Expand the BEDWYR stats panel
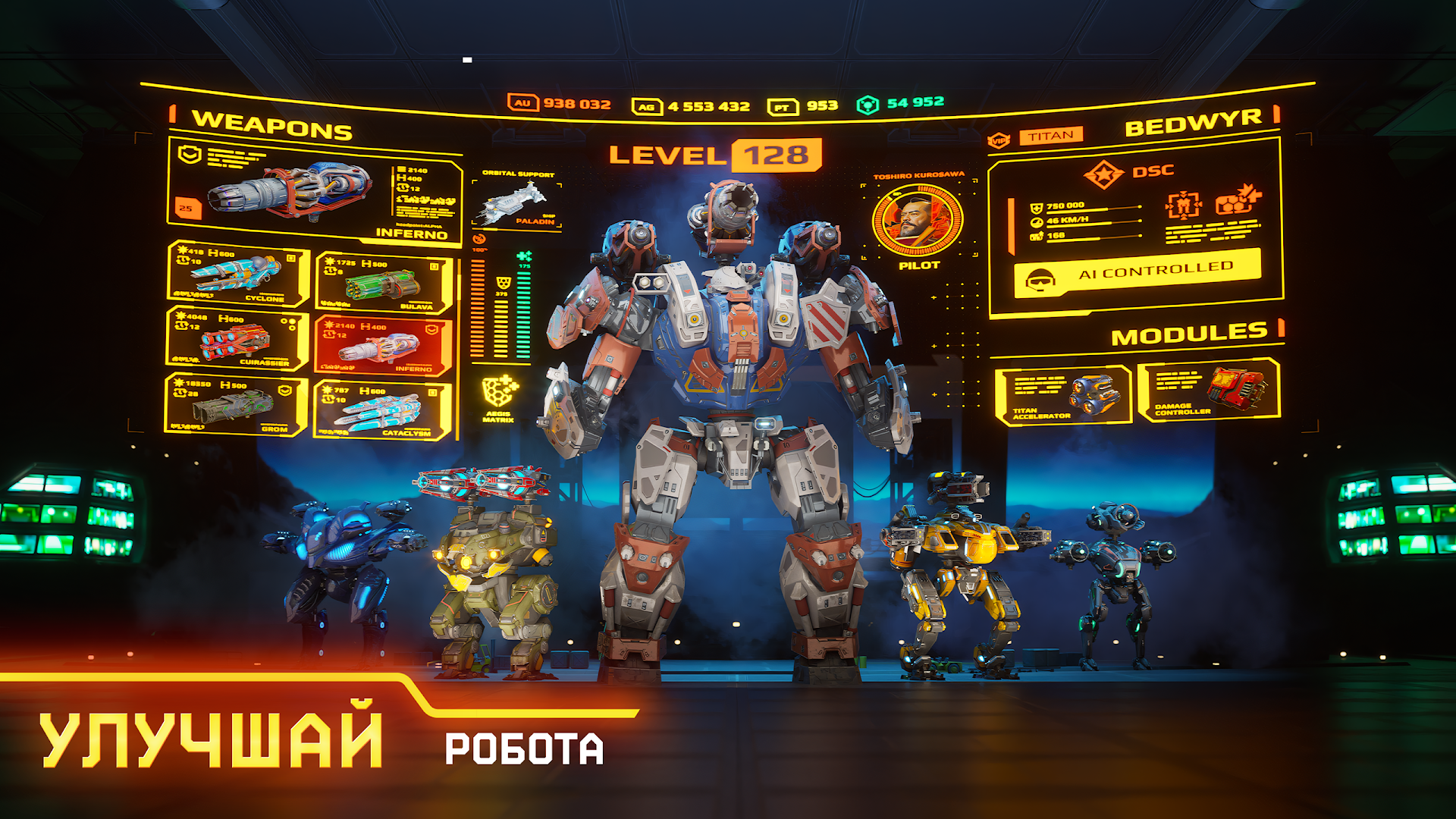The width and height of the screenshot is (1456, 819). [x=1194, y=121]
